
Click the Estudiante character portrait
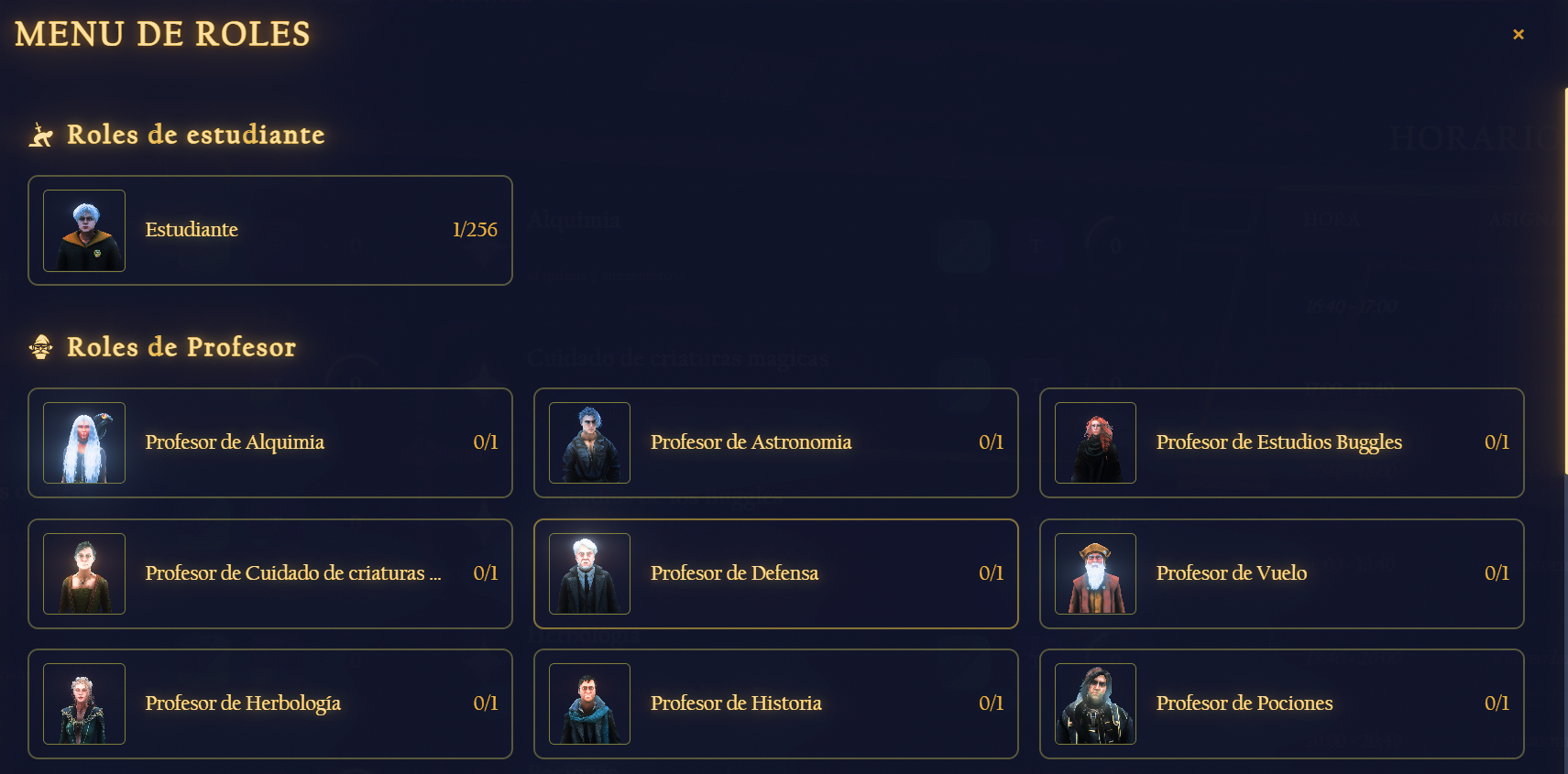click(x=83, y=231)
